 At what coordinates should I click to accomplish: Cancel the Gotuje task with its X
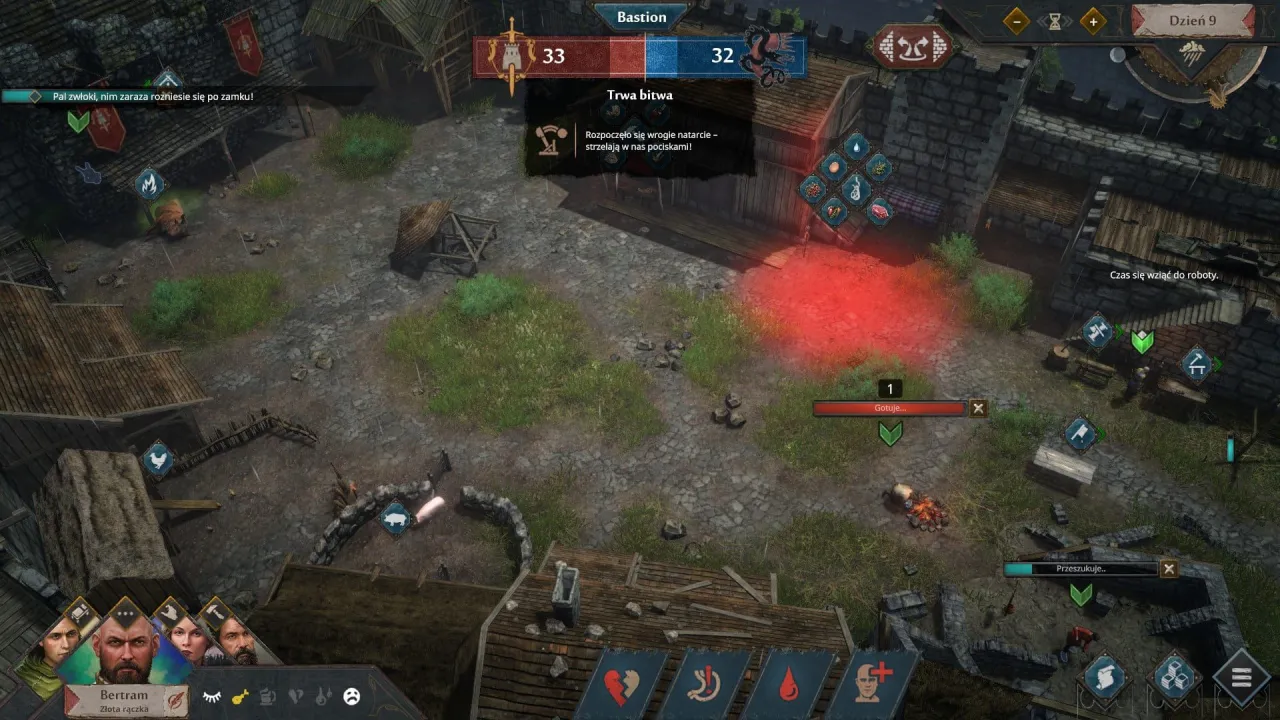(978, 408)
